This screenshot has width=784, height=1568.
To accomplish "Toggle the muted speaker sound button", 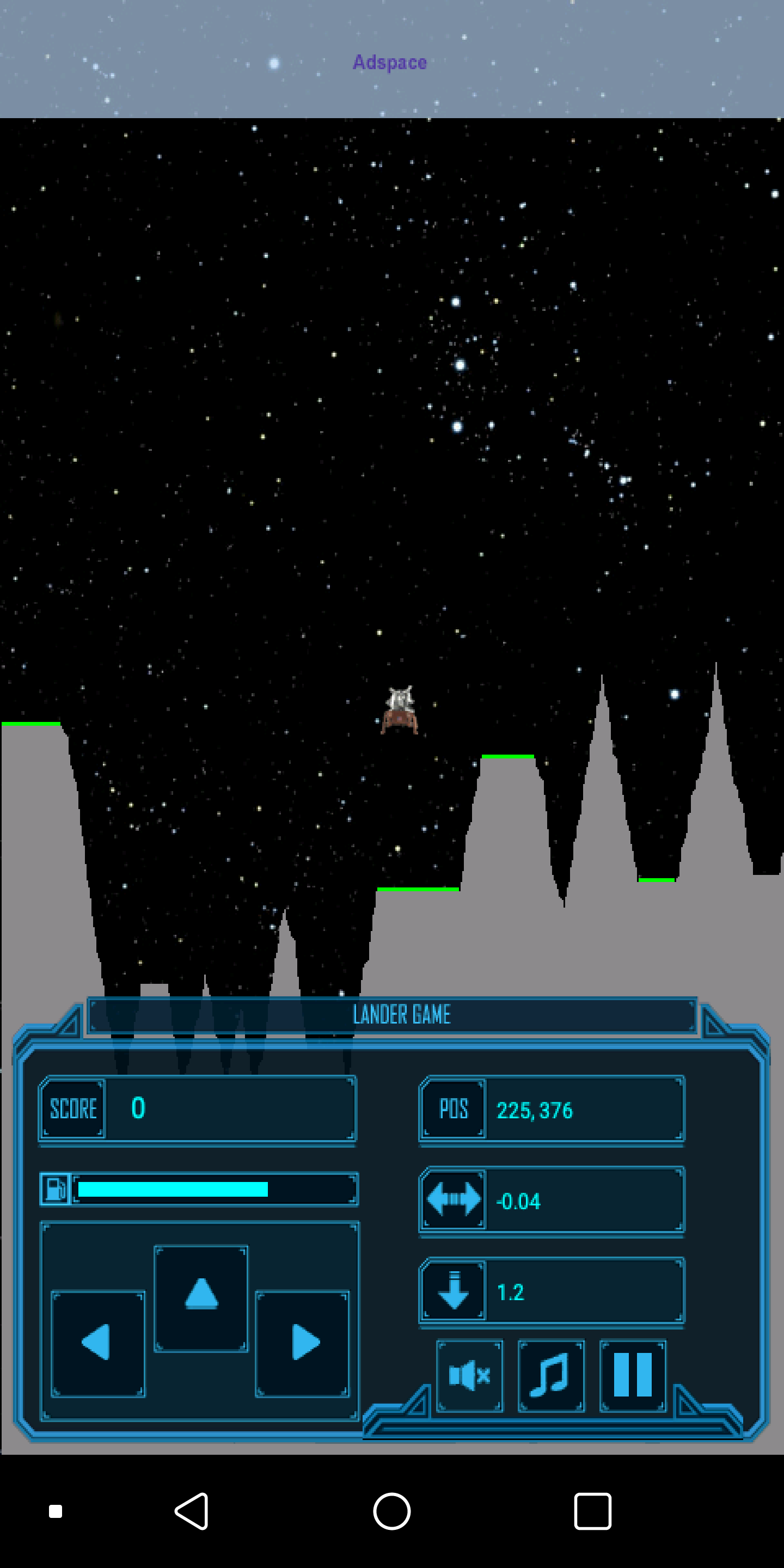I will (x=469, y=1376).
